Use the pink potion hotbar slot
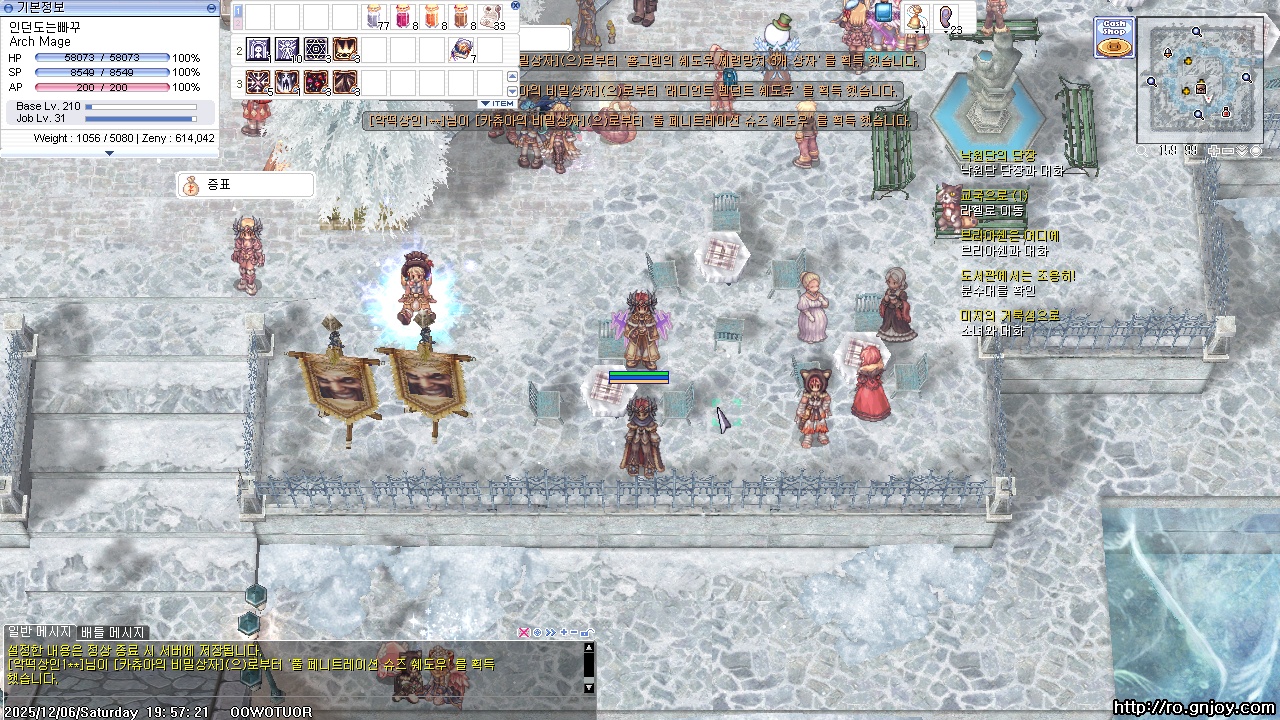This screenshot has width=1280, height=720. (404, 17)
